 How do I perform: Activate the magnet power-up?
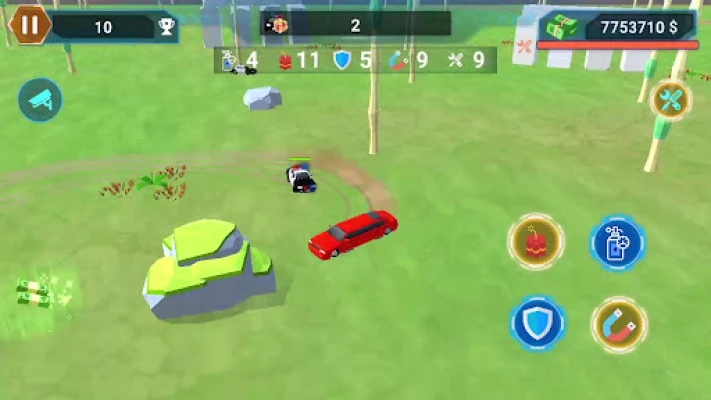click(x=618, y=324)
